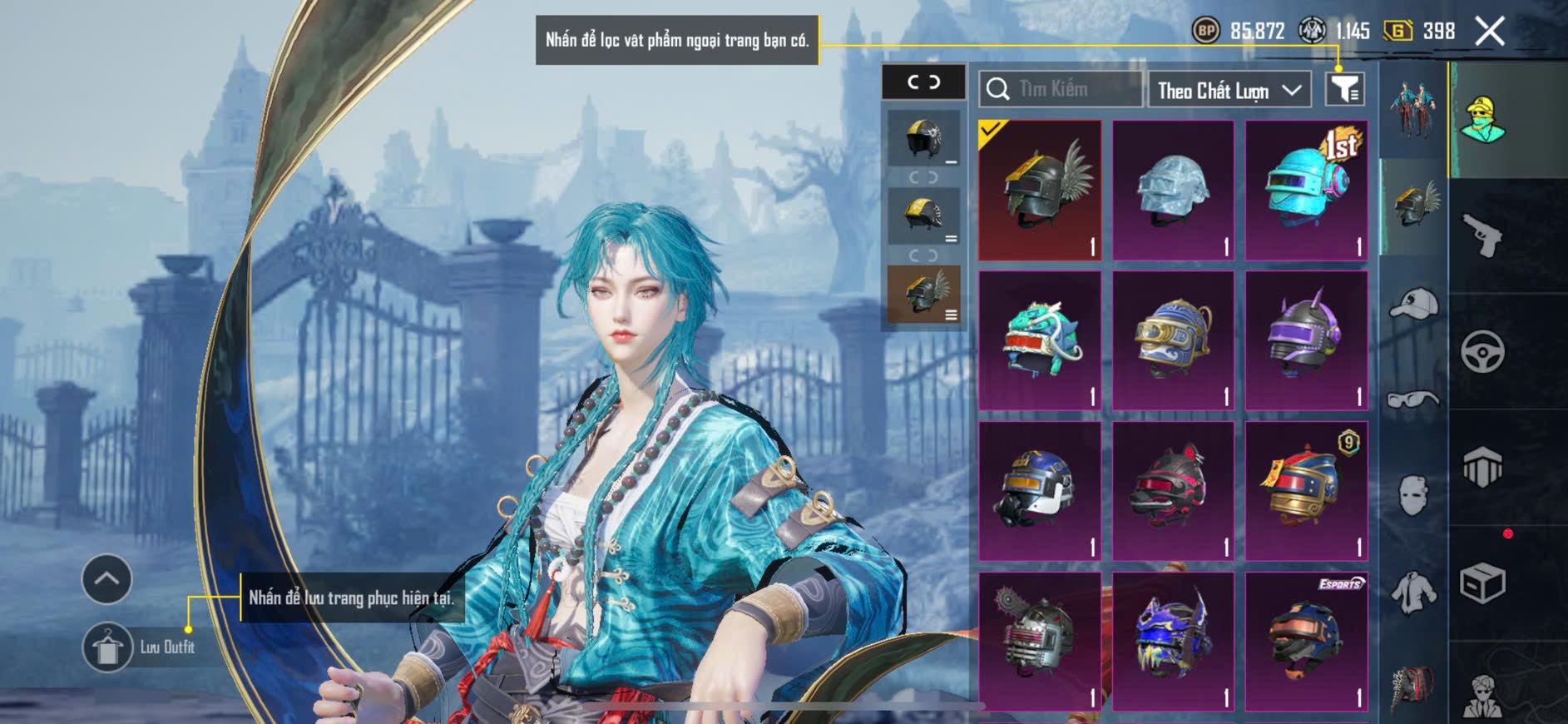Pick the teal dragon helmet skin
Image resolution: width=1568 pixels, height=724 pixels.
(x=1040, y=340)
